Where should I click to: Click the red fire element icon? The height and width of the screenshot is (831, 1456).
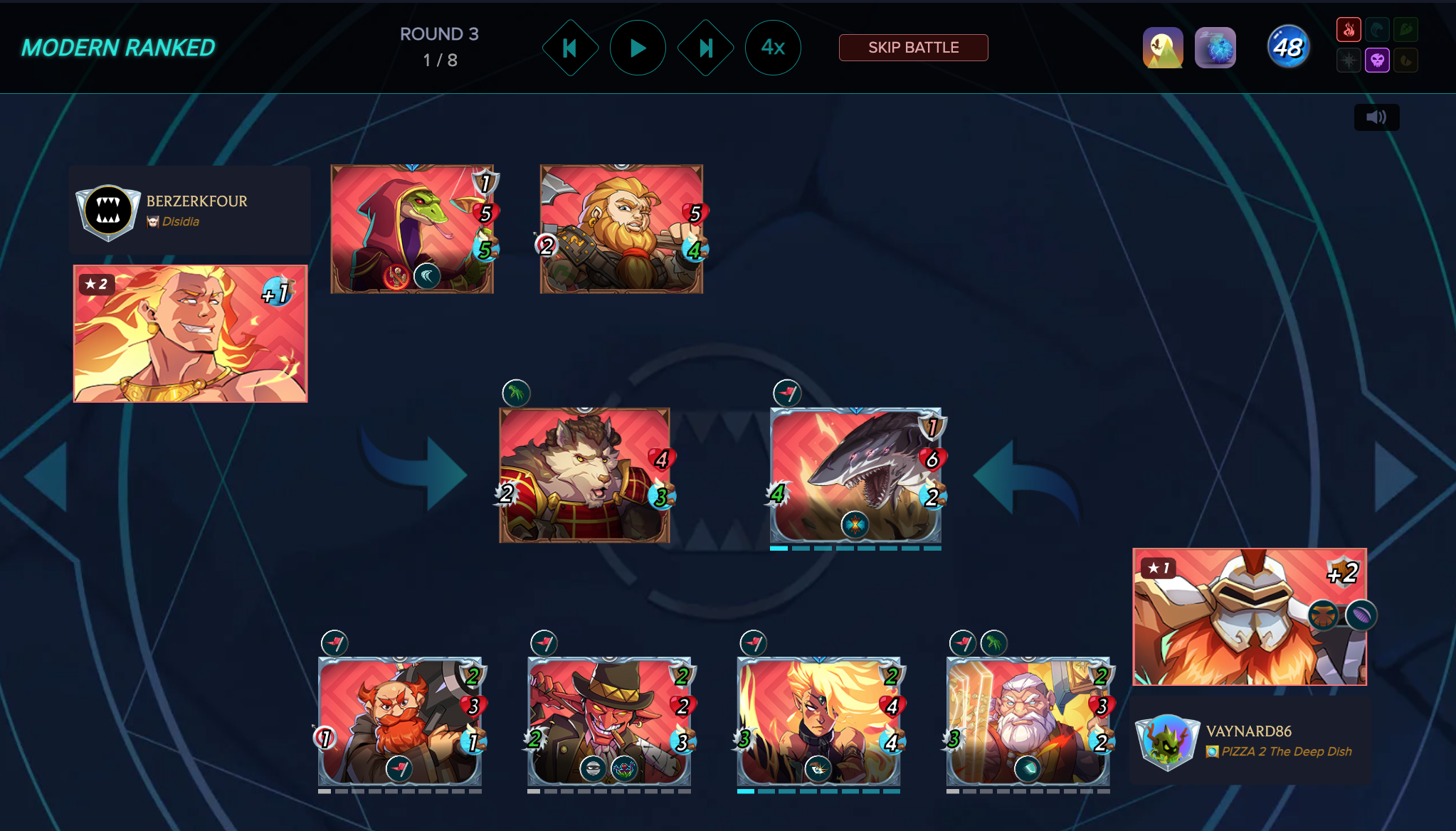coord(1349,30)
